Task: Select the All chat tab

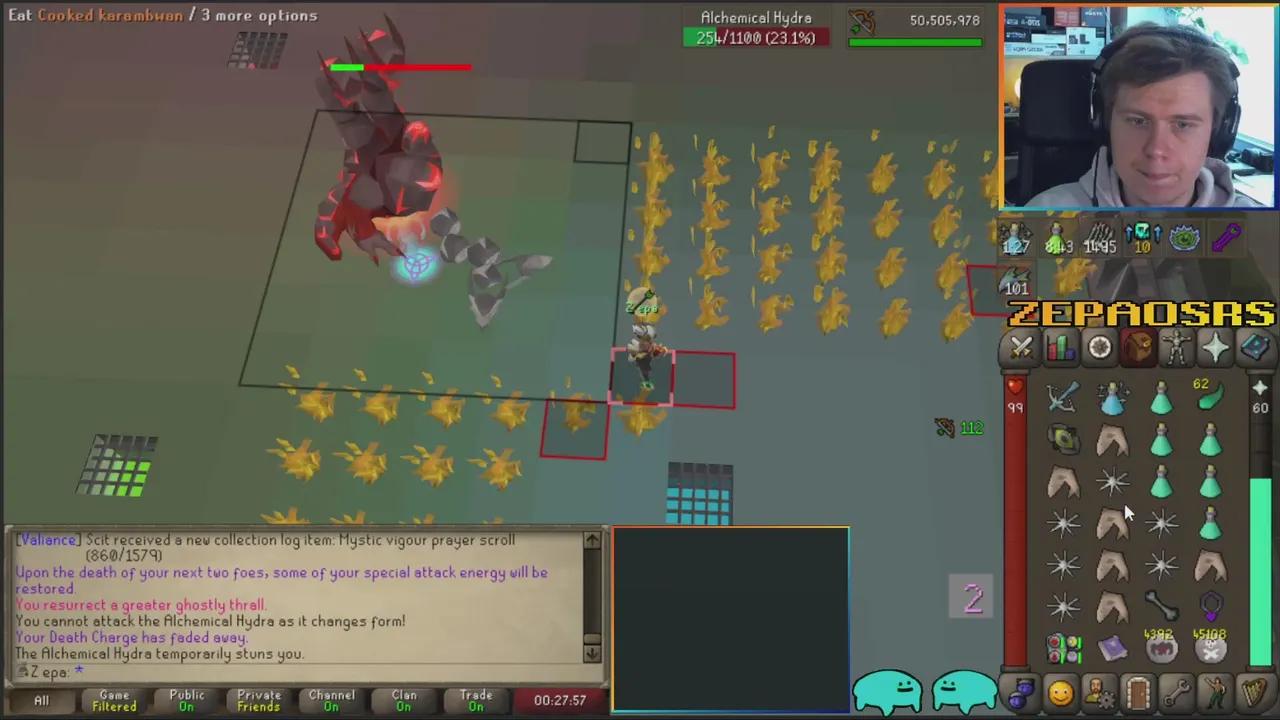Action: (41, 697)
